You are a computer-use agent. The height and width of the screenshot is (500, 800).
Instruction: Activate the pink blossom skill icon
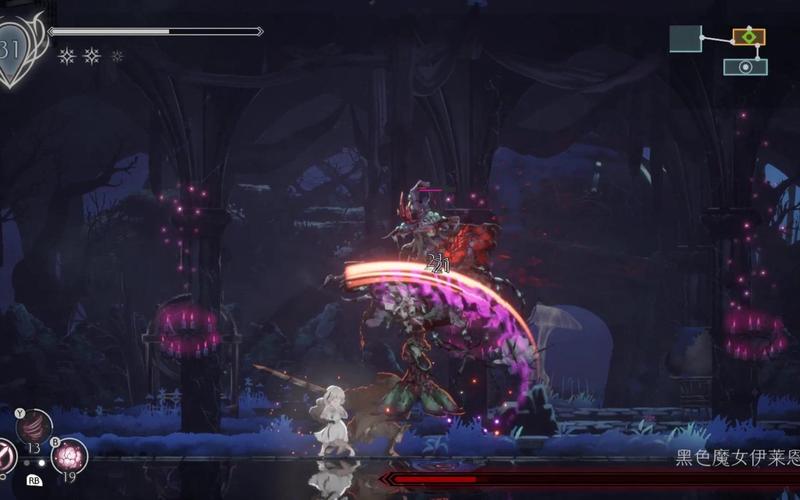(x=70, y=454)
